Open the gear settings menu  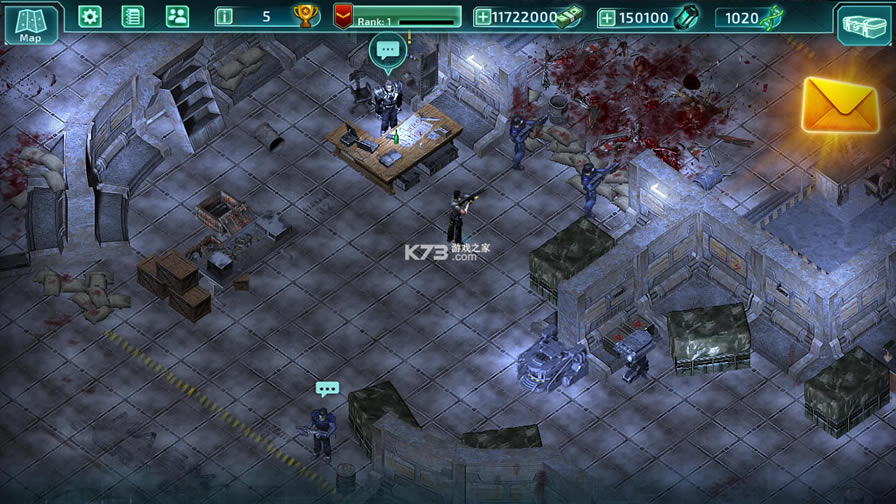pos(90,16)
